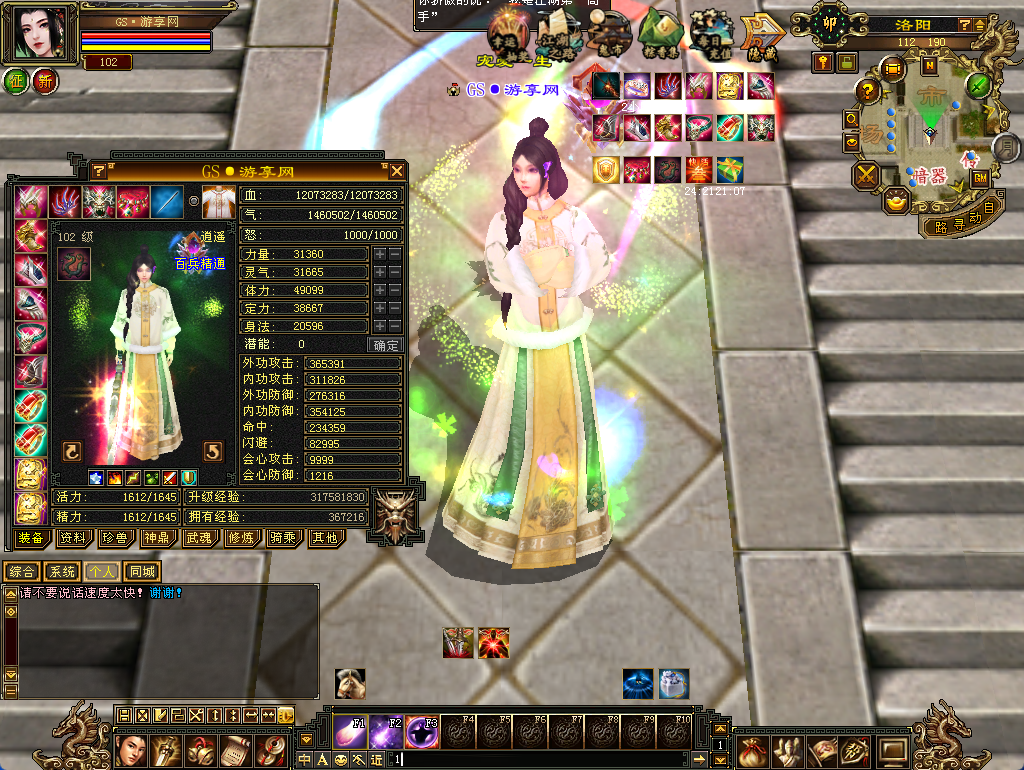Use the F3 dark orb skill
Viewport: 1024px width, 770px height.
coord(421,731)
